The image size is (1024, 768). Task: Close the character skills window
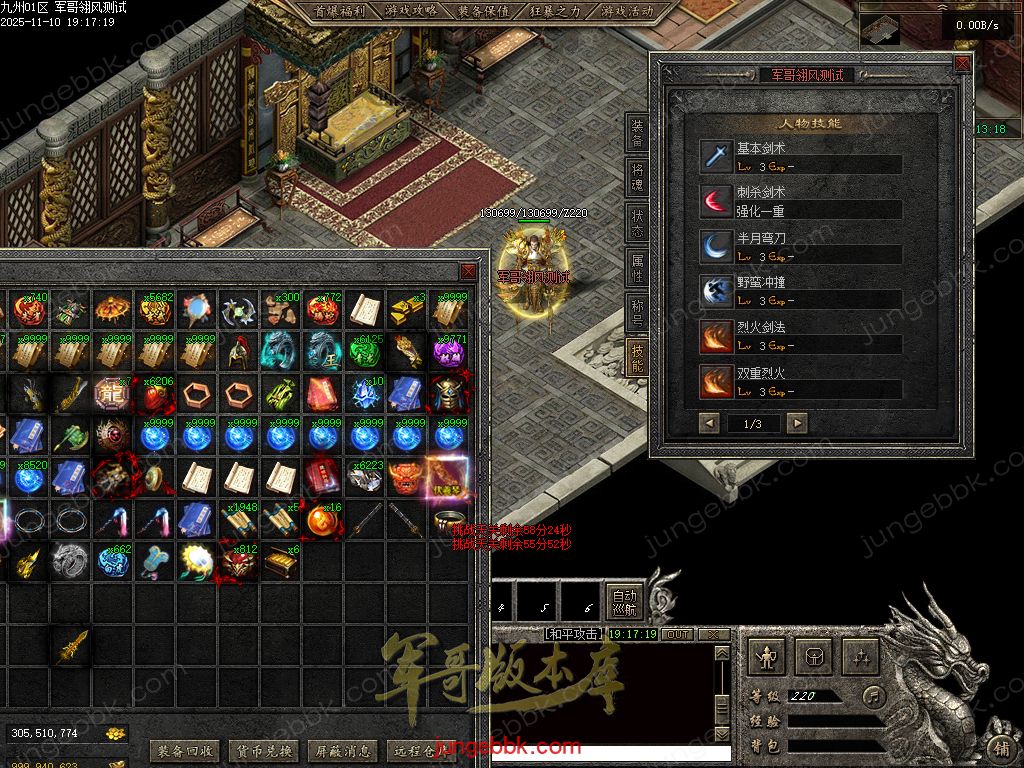click(962, 64)
